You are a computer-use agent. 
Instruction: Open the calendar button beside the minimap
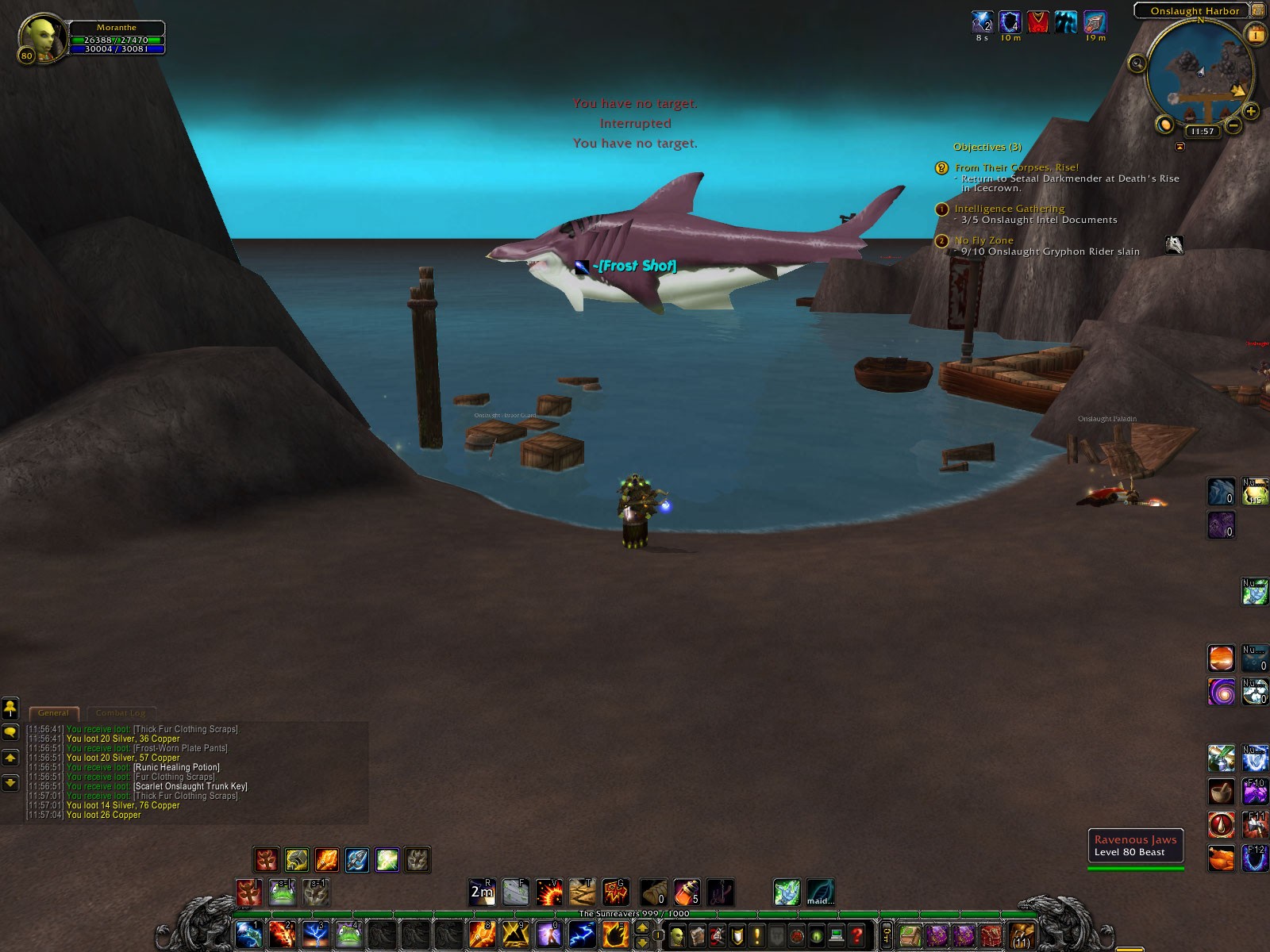coord(1255,34)
